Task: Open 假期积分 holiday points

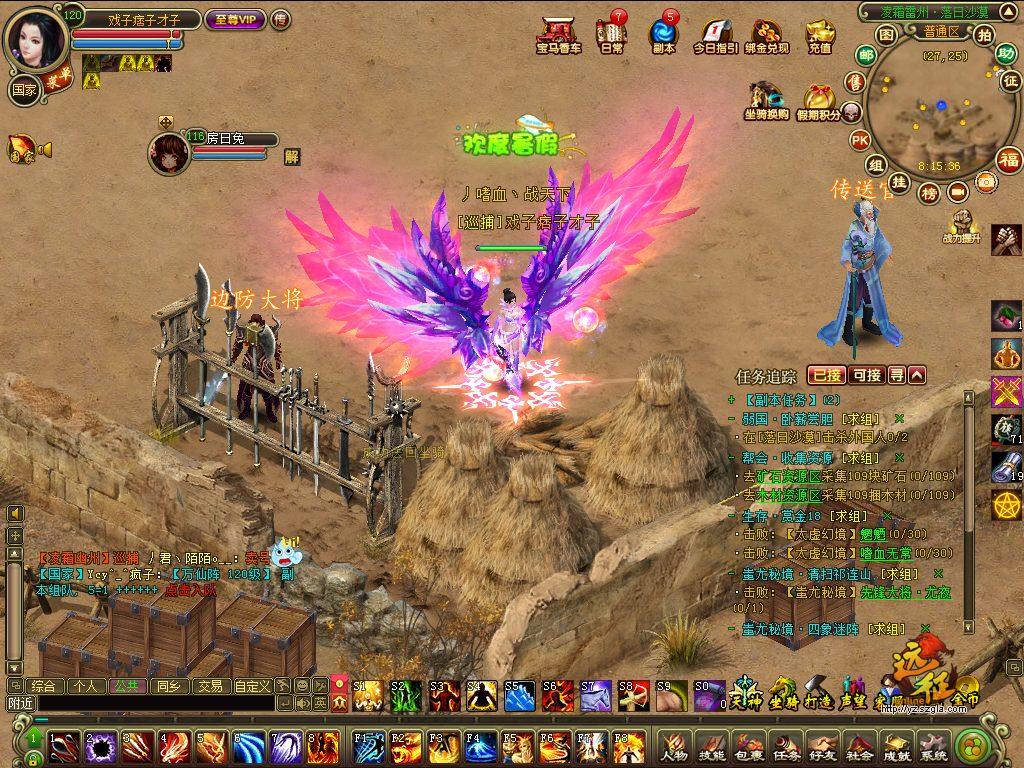Action: tap(818, 102)
